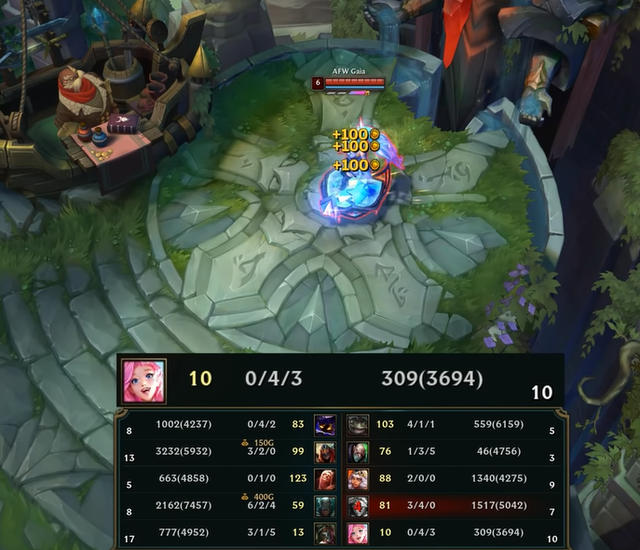Choose the red-haired champion portrait beside 99
Viewport: 640px width, 550px height.
pos(325,452)
